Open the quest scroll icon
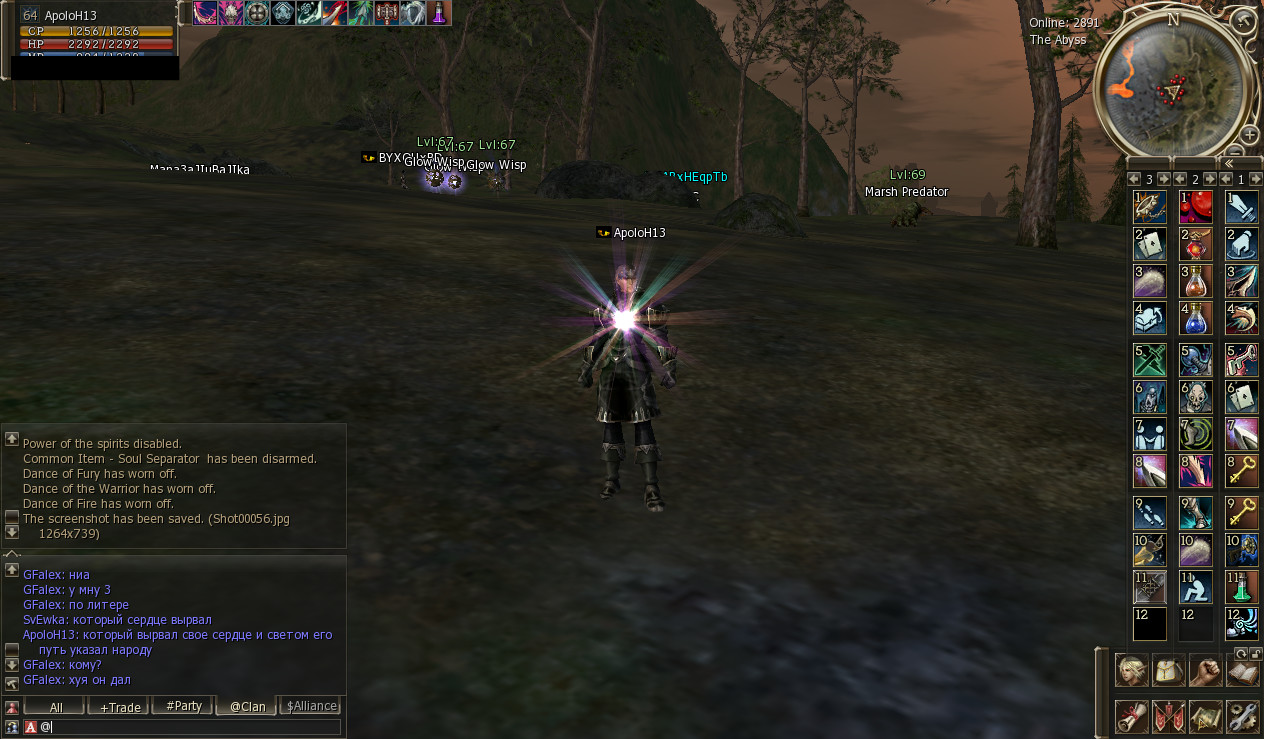Screen dimensions: 1264x739 click(1131, 716)
